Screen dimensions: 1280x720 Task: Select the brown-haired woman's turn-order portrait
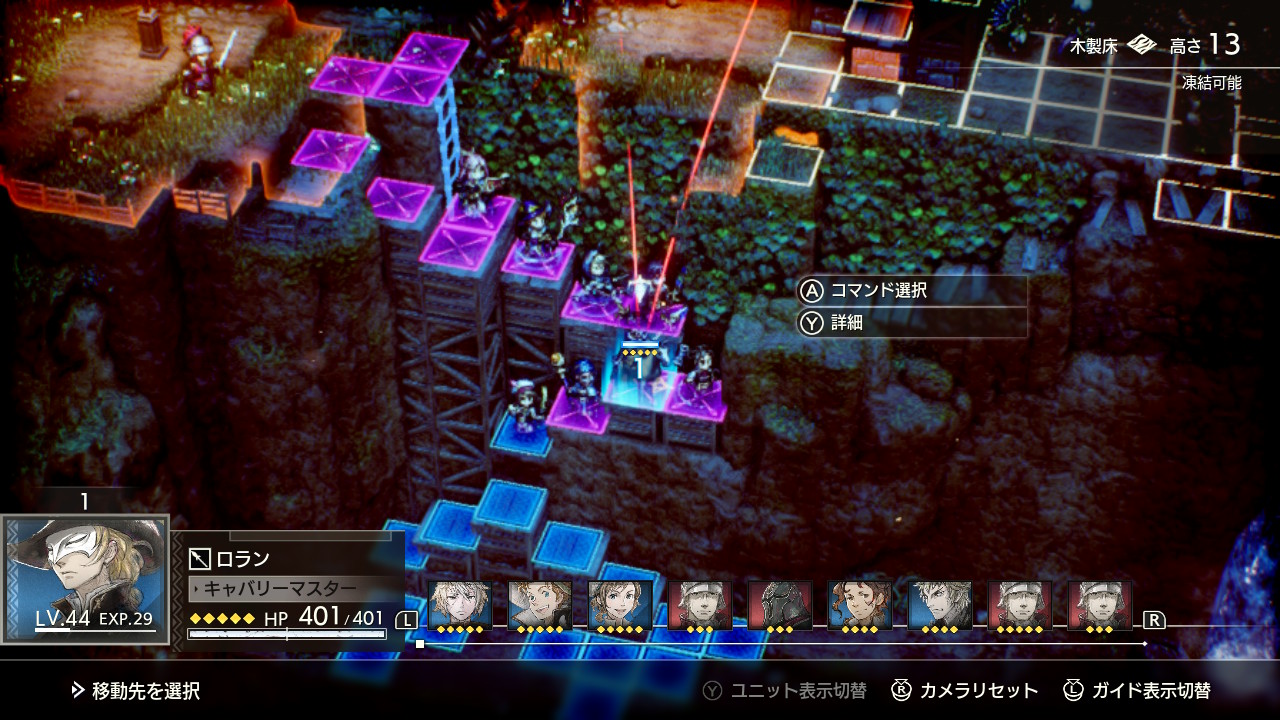coord(620,605)
